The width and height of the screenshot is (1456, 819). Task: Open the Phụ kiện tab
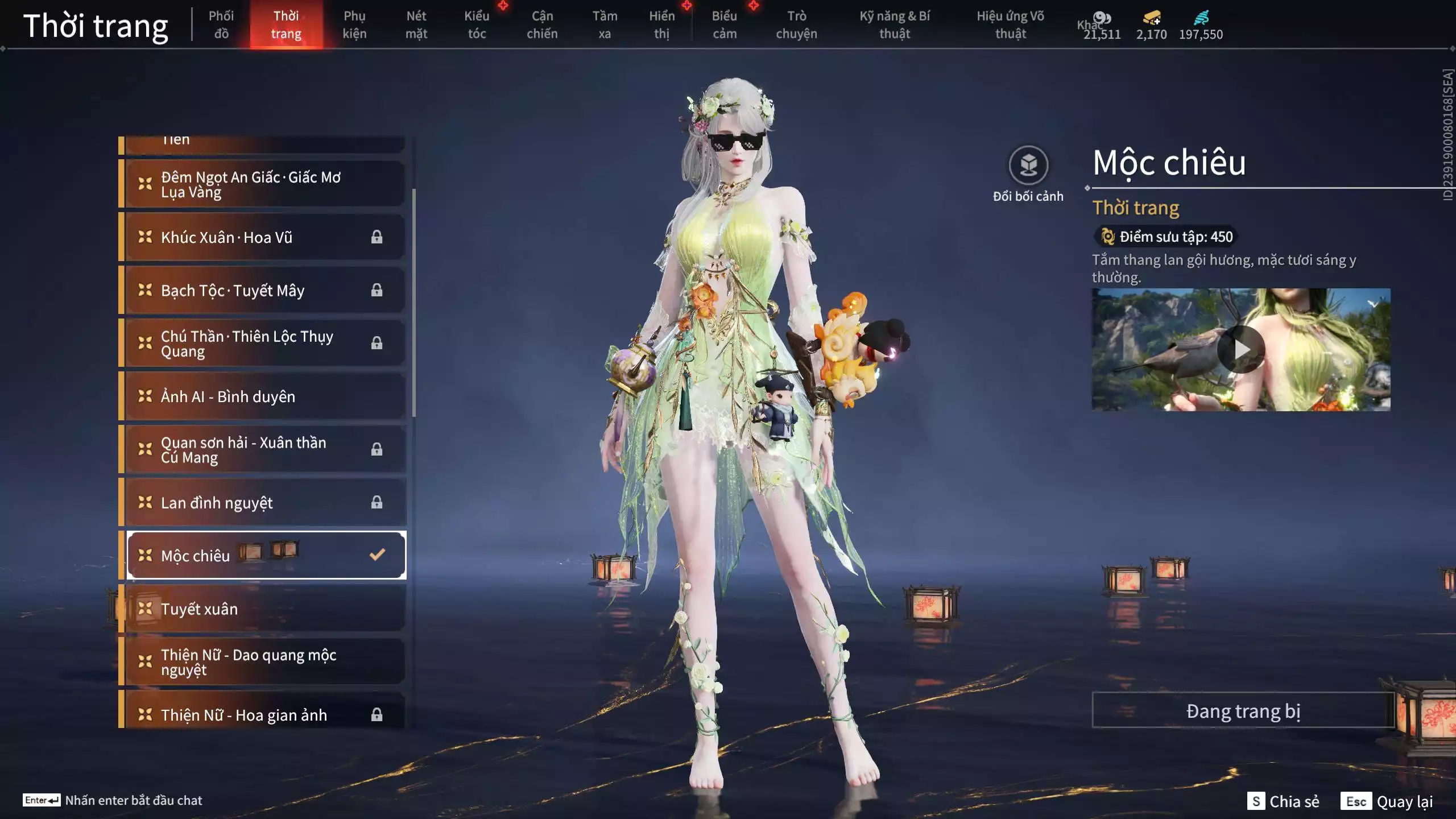[354, 24]
